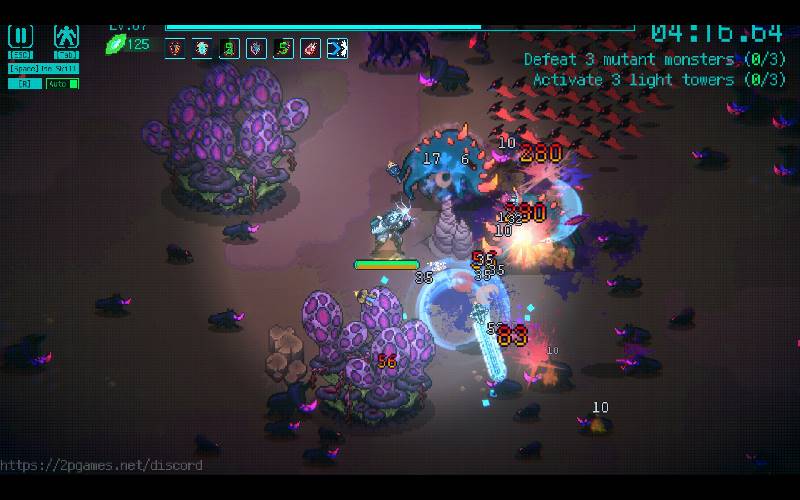The height and width of the screenshot is (500, 800).
Task: Toggle the Auto mode switch
Action: [63, 83]
